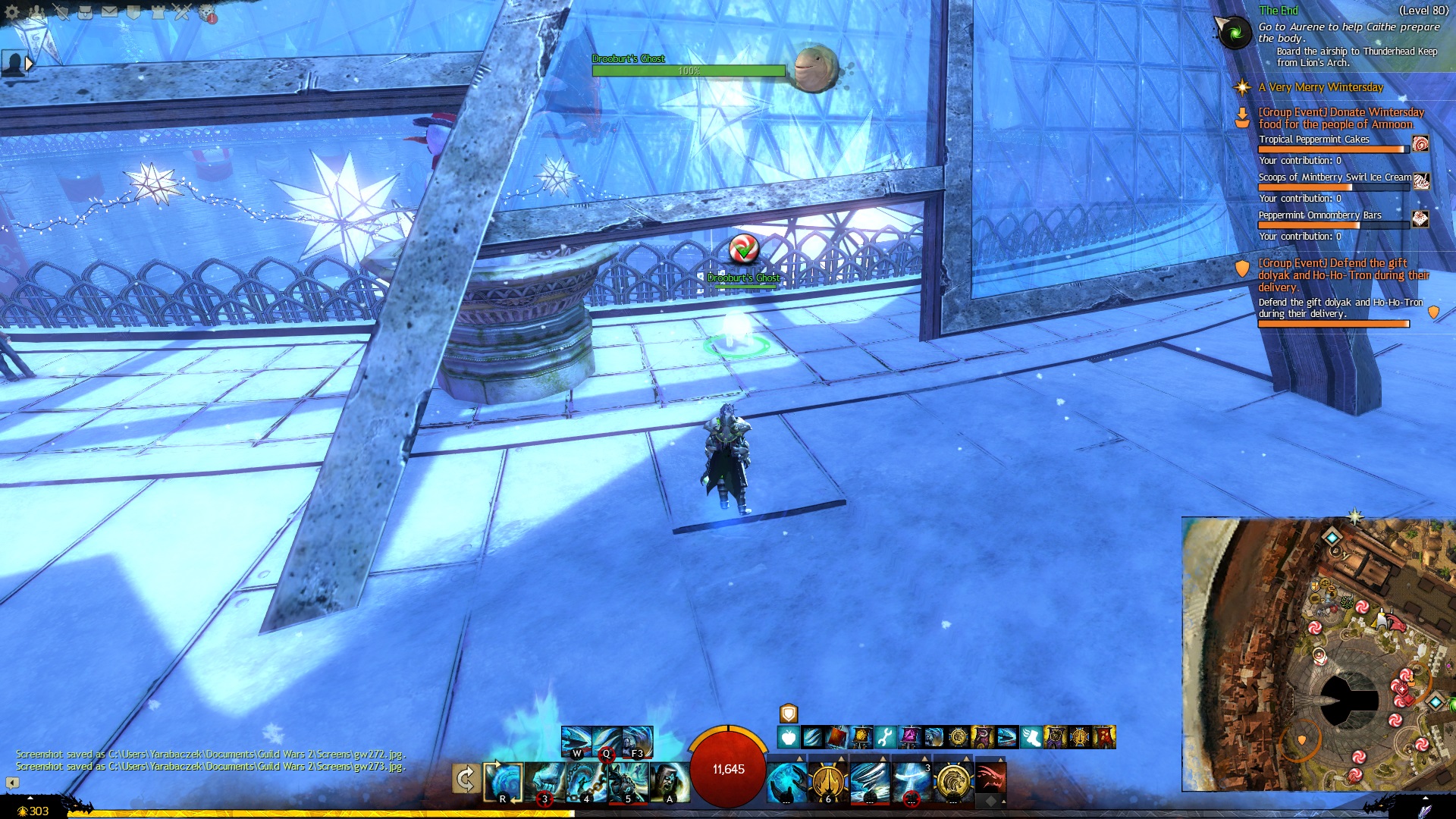Click the minimap in the corner

1318,654
